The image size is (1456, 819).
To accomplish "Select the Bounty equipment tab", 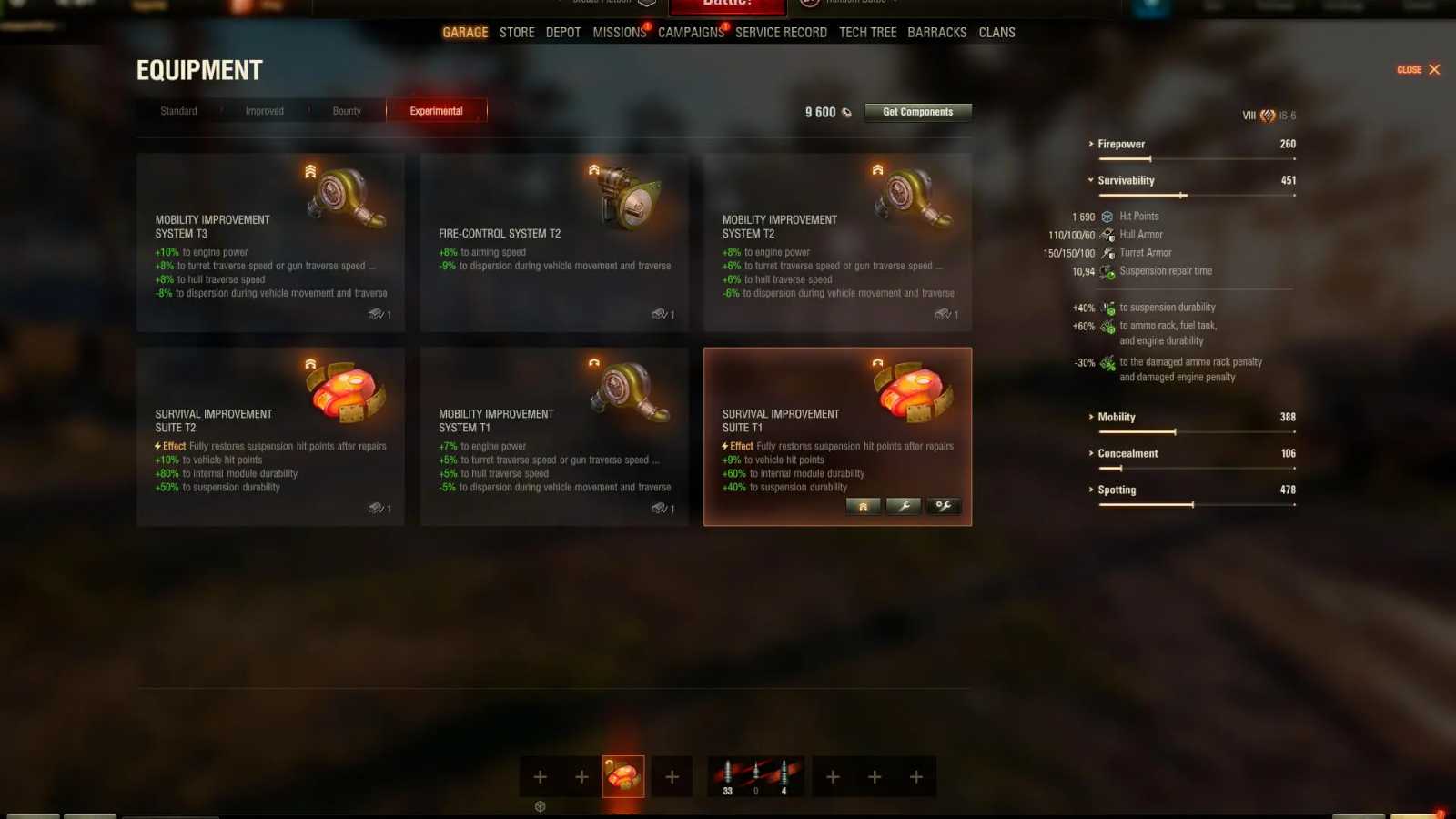I will 347,110.
